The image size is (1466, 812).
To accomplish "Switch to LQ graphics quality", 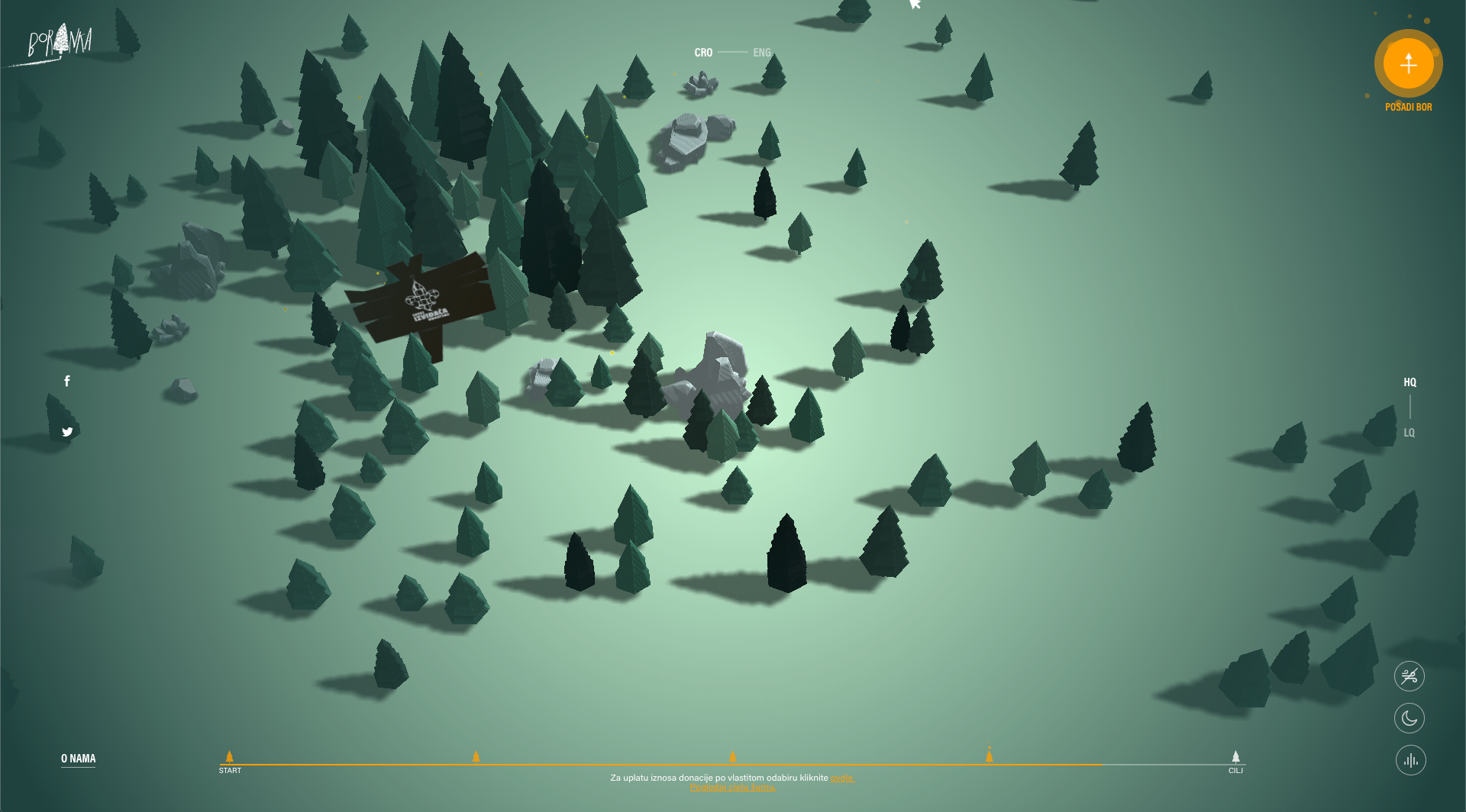I will [x=1409, y=433].
